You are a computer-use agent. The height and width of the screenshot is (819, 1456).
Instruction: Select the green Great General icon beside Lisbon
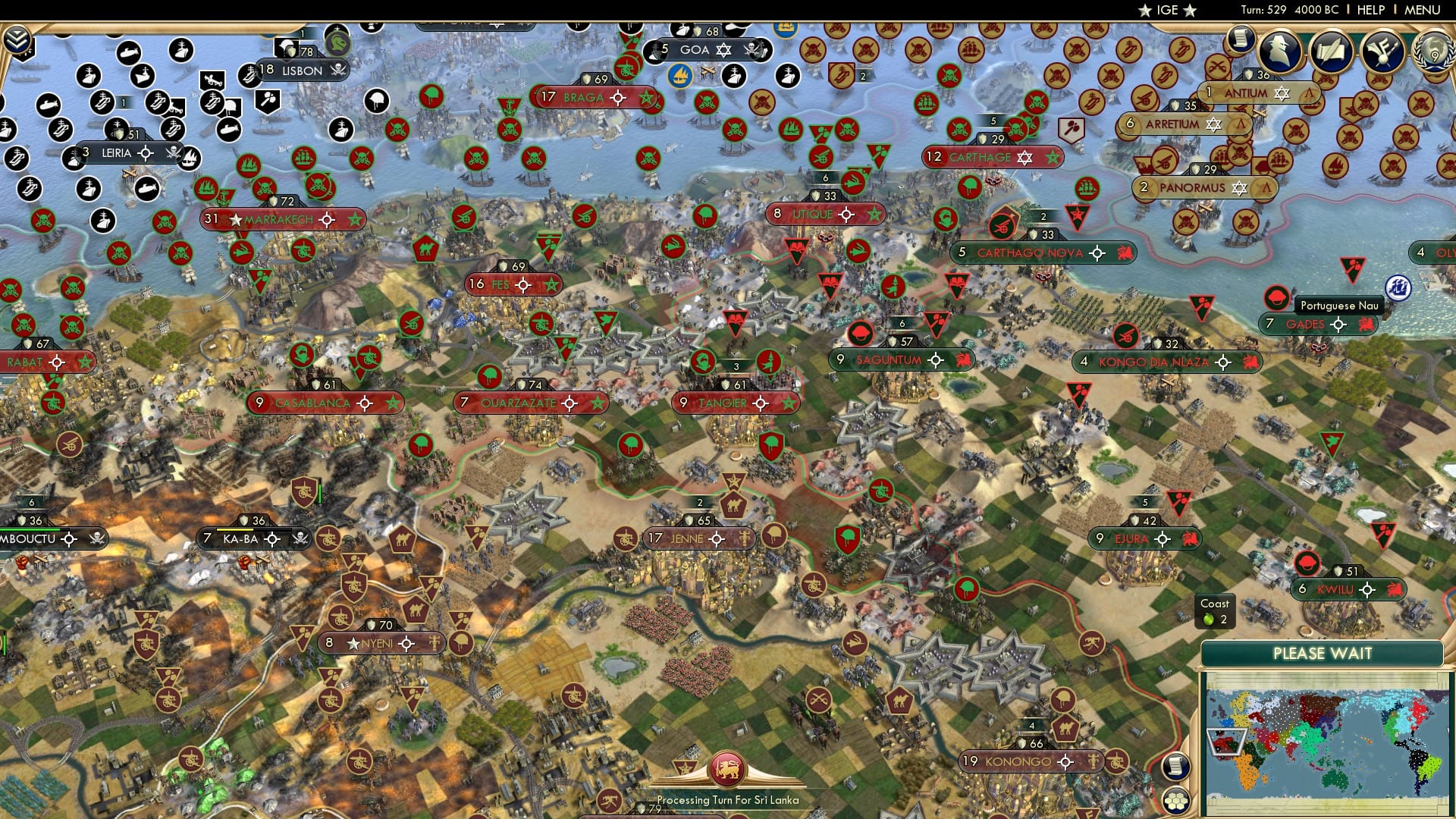[337, 41]
